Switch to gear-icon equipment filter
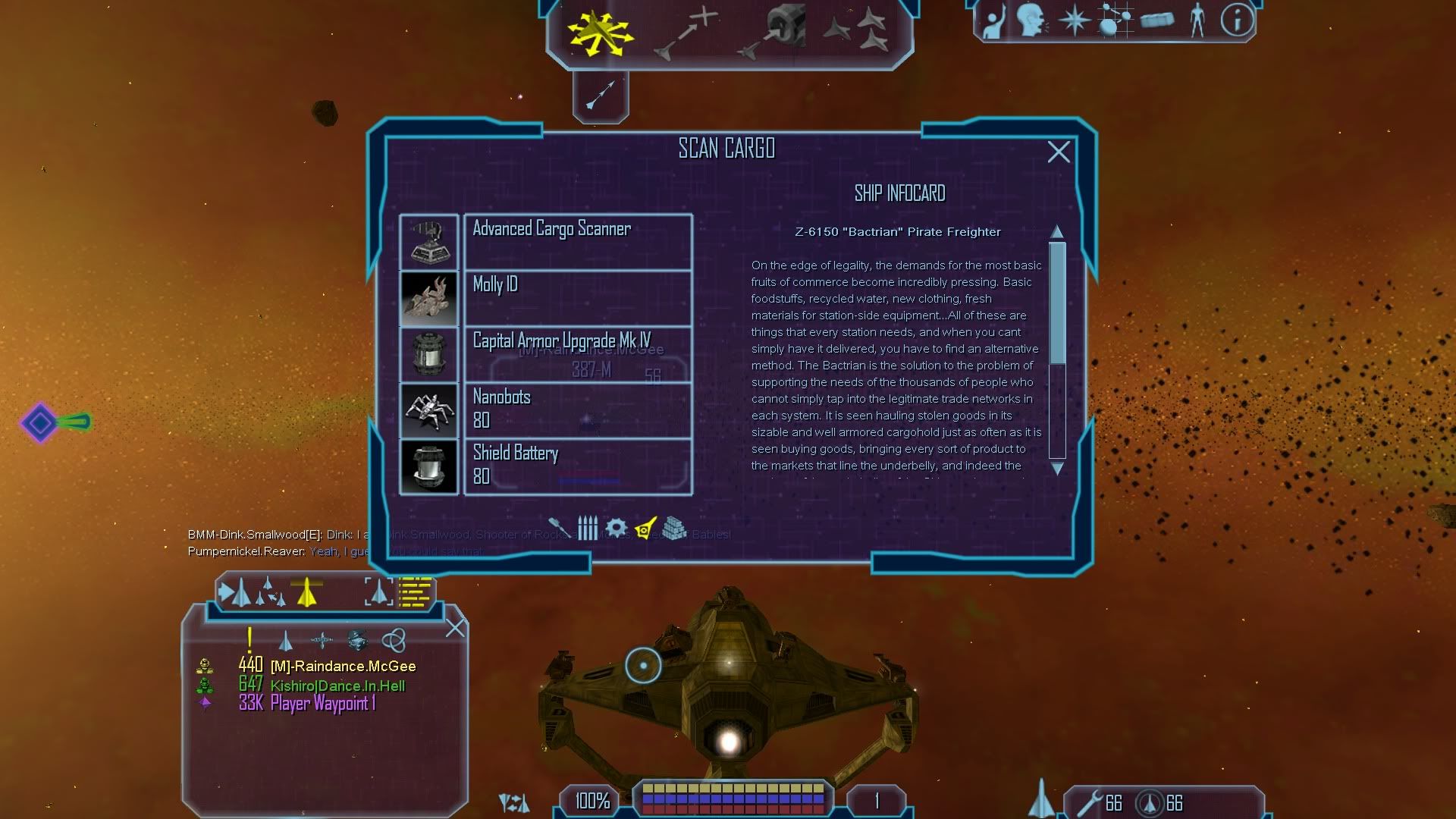This screenshot has width=1456, height=819. coord(616,527)
